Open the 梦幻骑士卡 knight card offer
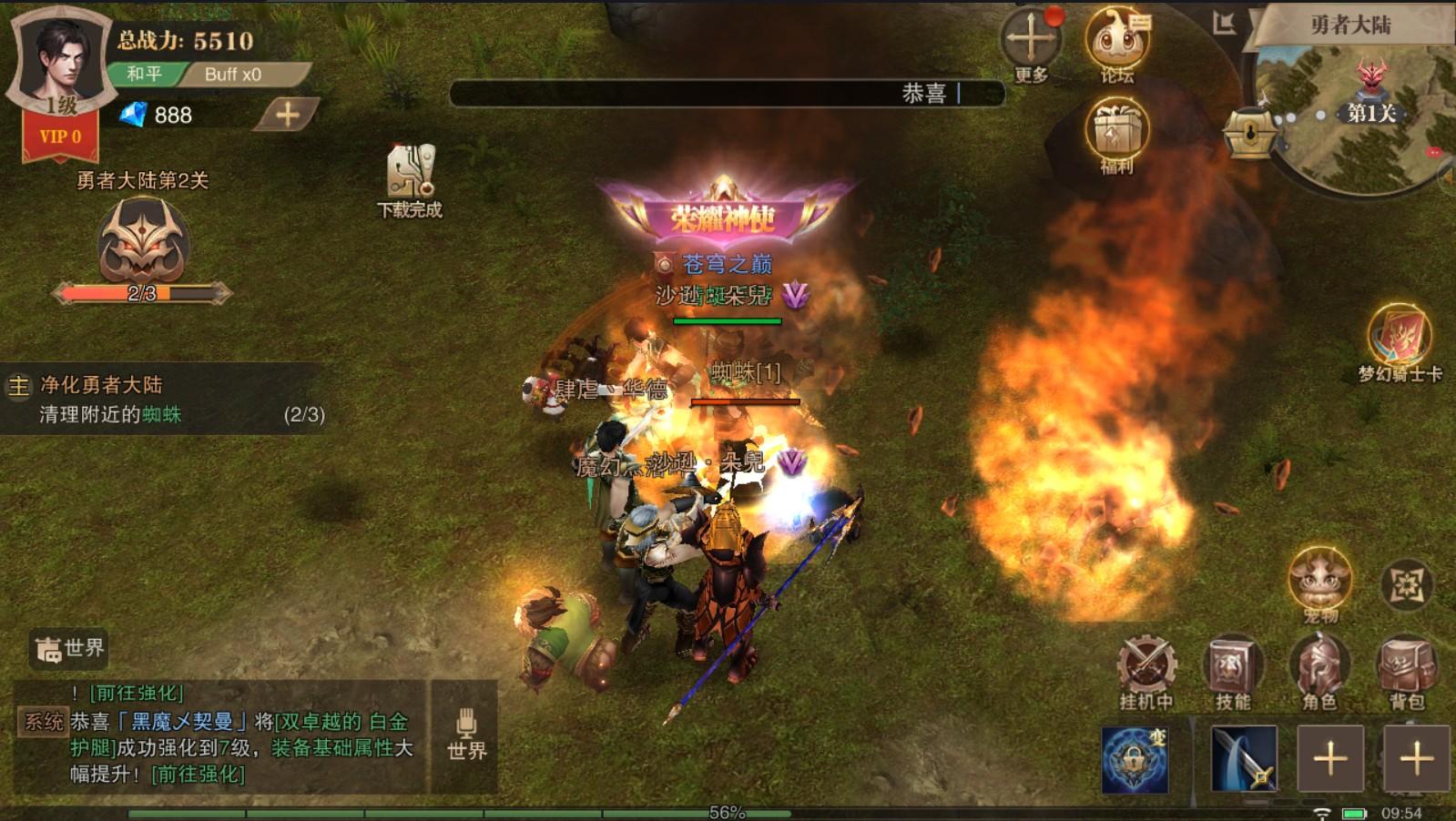 click(x=1400, y=339)
